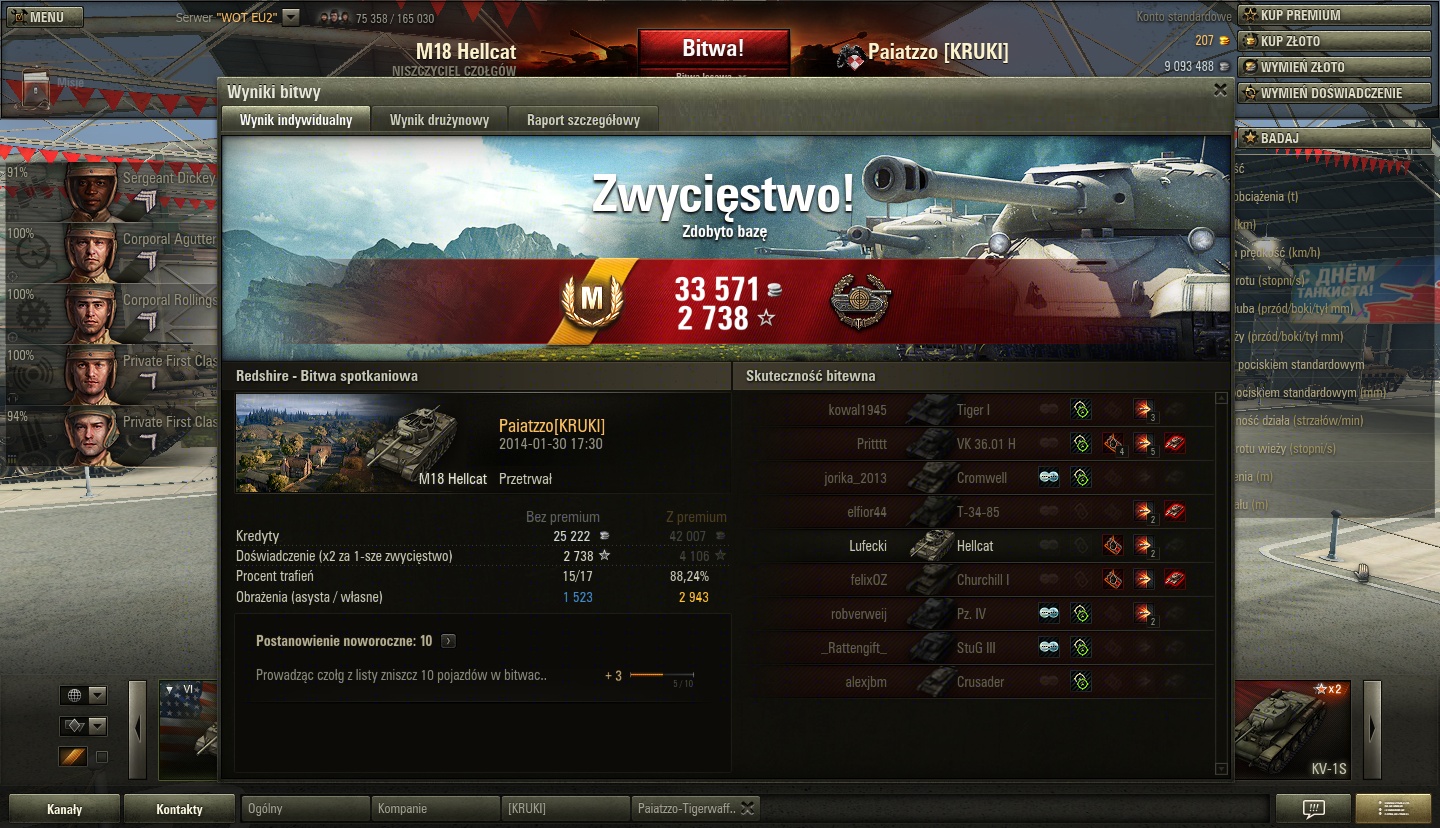Close the Wyniki bitwy window

1220,90
